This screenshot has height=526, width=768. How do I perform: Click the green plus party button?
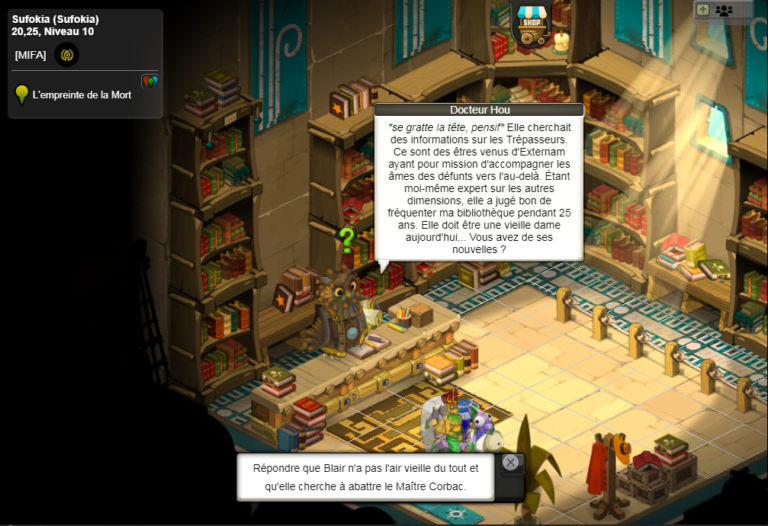point(702,10)
